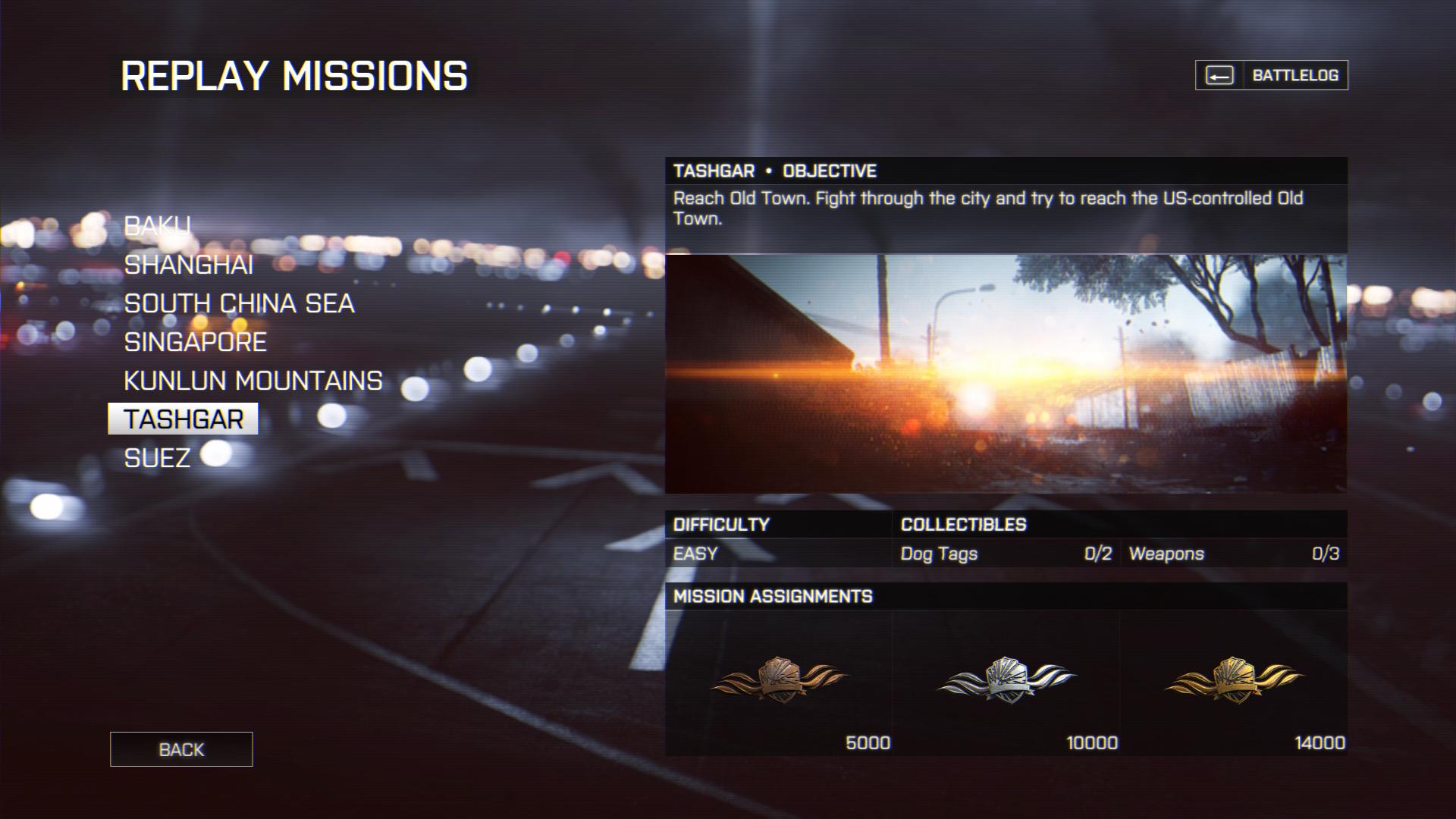Go back with the Back button
1456x819 pixels.
tap(181, 749)
